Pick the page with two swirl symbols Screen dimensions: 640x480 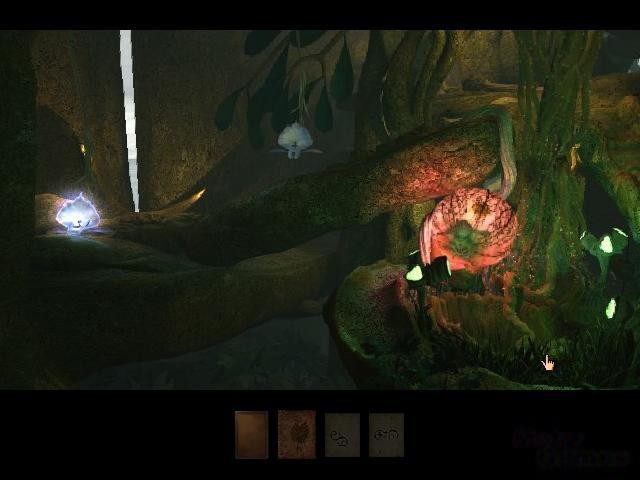click(341, 435)
